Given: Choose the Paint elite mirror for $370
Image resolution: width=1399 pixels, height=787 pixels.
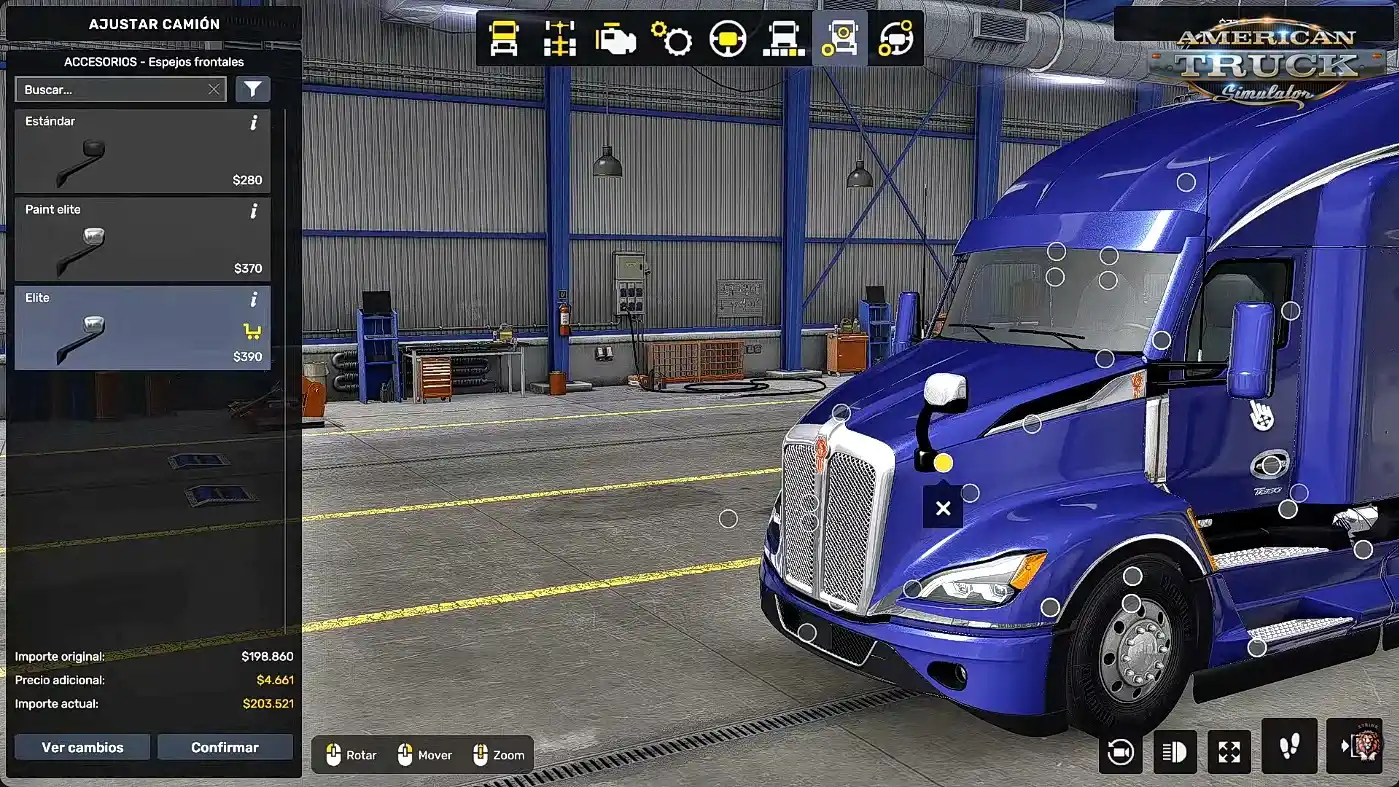Looking at the screenshot, I should (142, 239).
